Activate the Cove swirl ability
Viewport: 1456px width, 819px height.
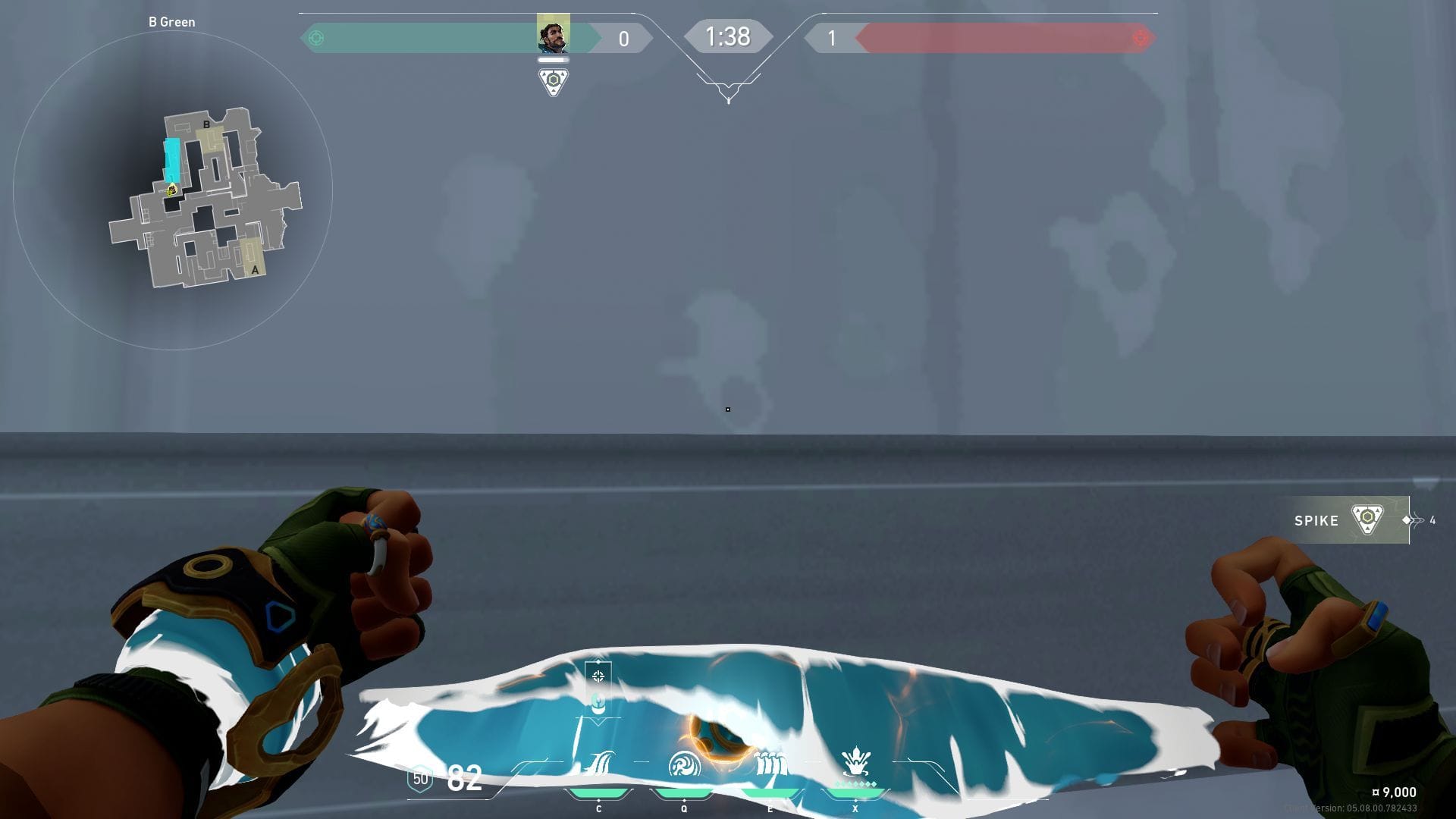click(x=684, y=764)
